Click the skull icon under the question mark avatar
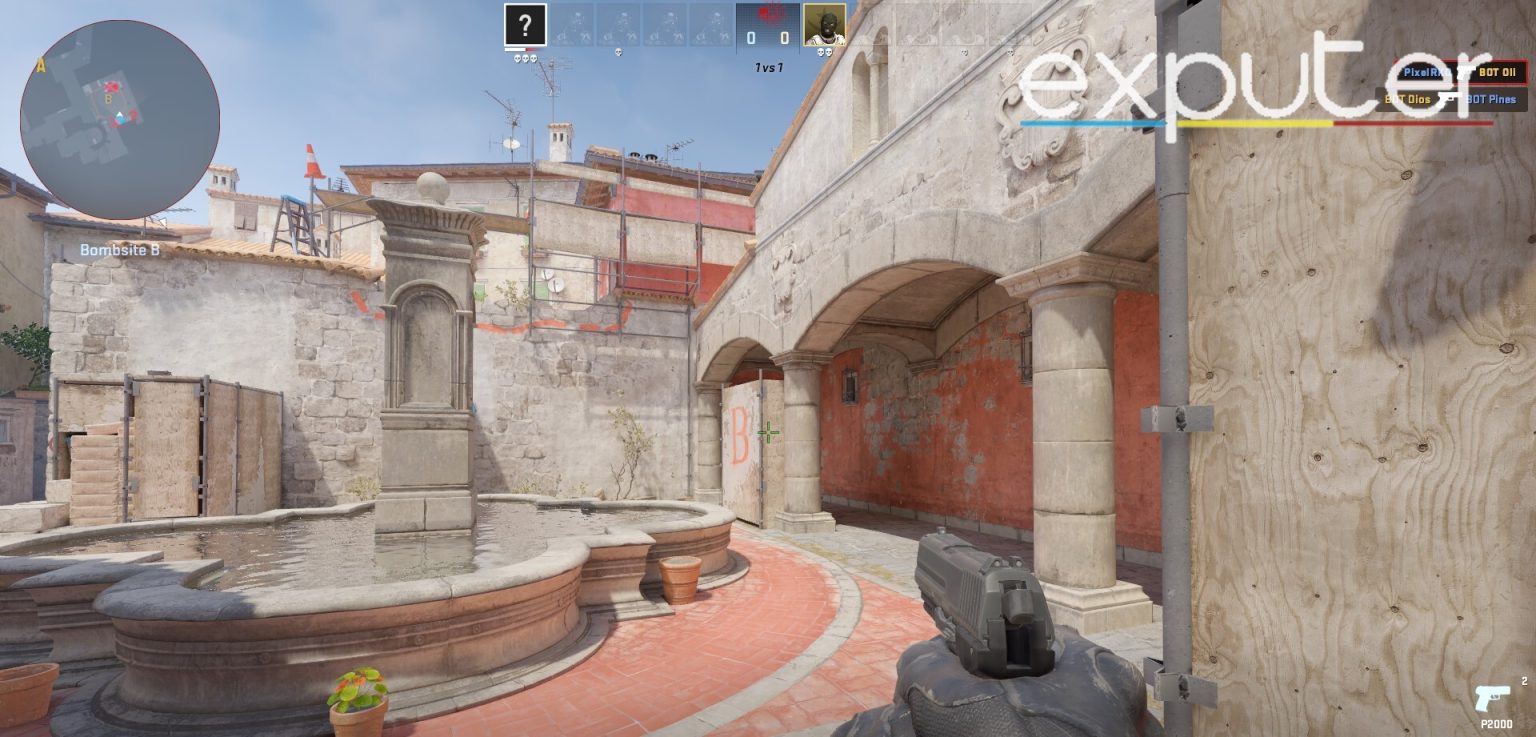Viewport: 1536px width, 737px height. click(x=527, y=56)
